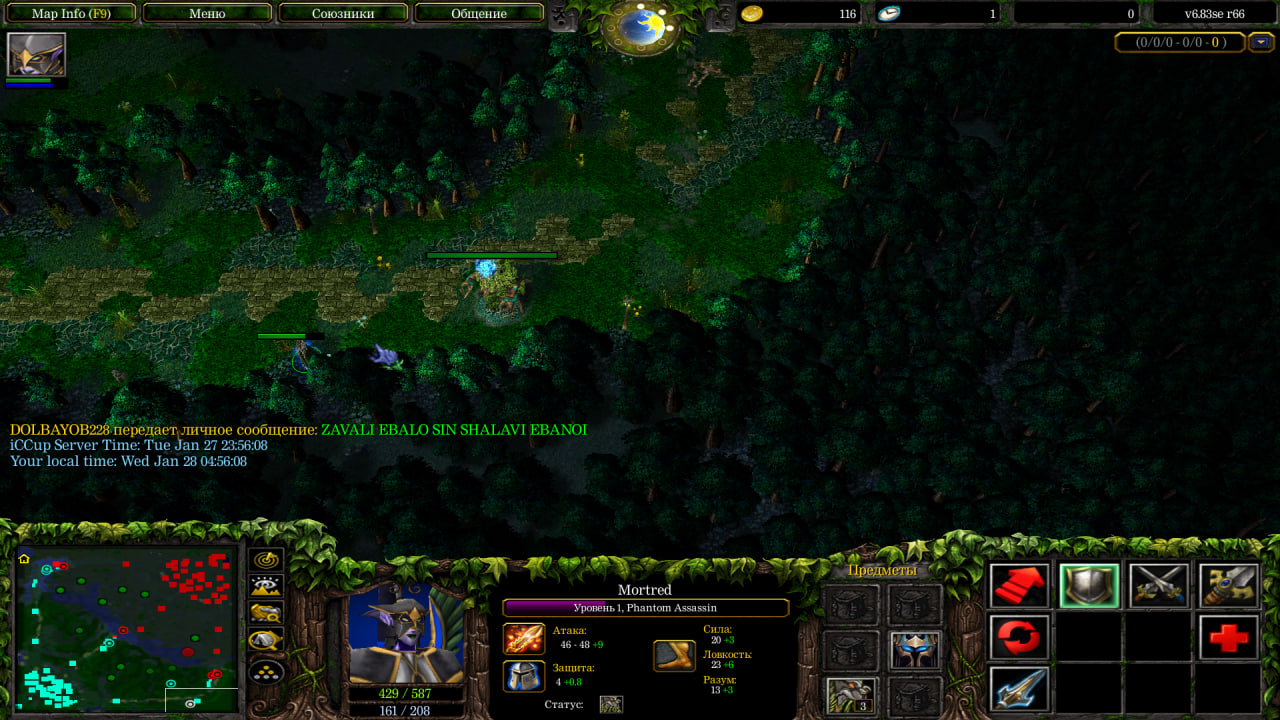Cast the Stifling Dagger ability
1280x720 pixels.
click(x=1019, y=689)
